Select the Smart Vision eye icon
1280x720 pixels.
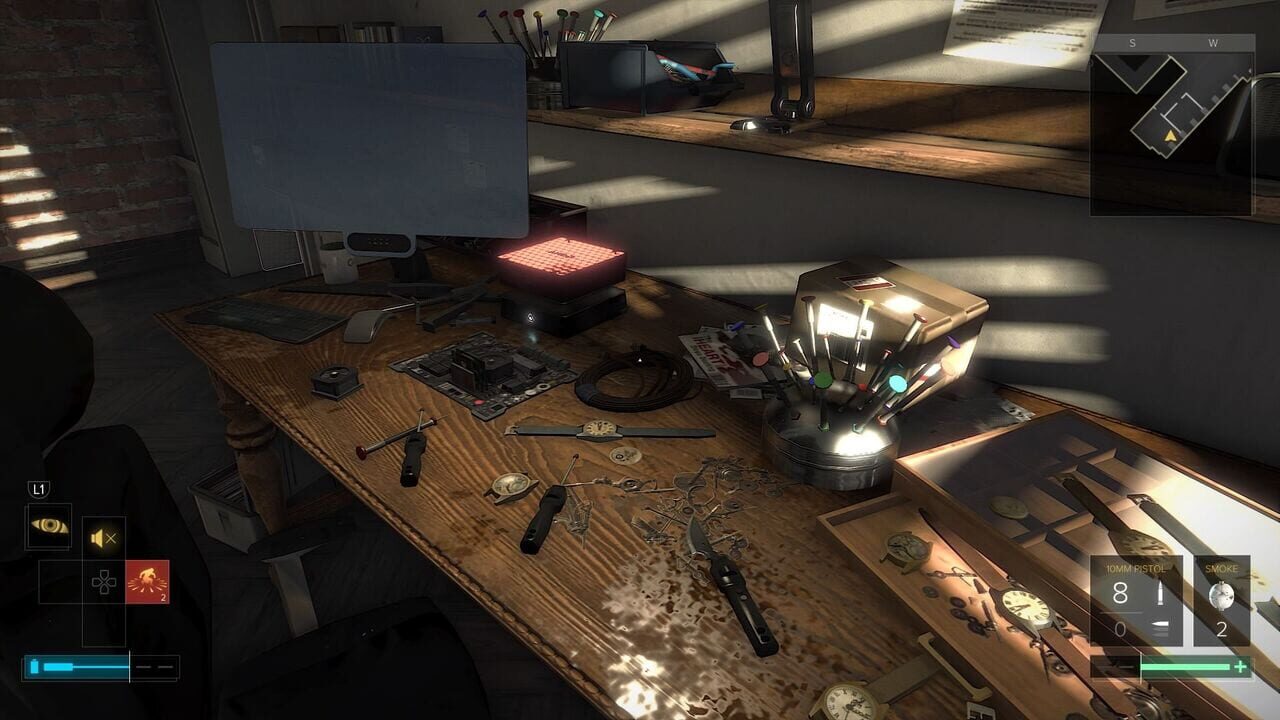50,524
